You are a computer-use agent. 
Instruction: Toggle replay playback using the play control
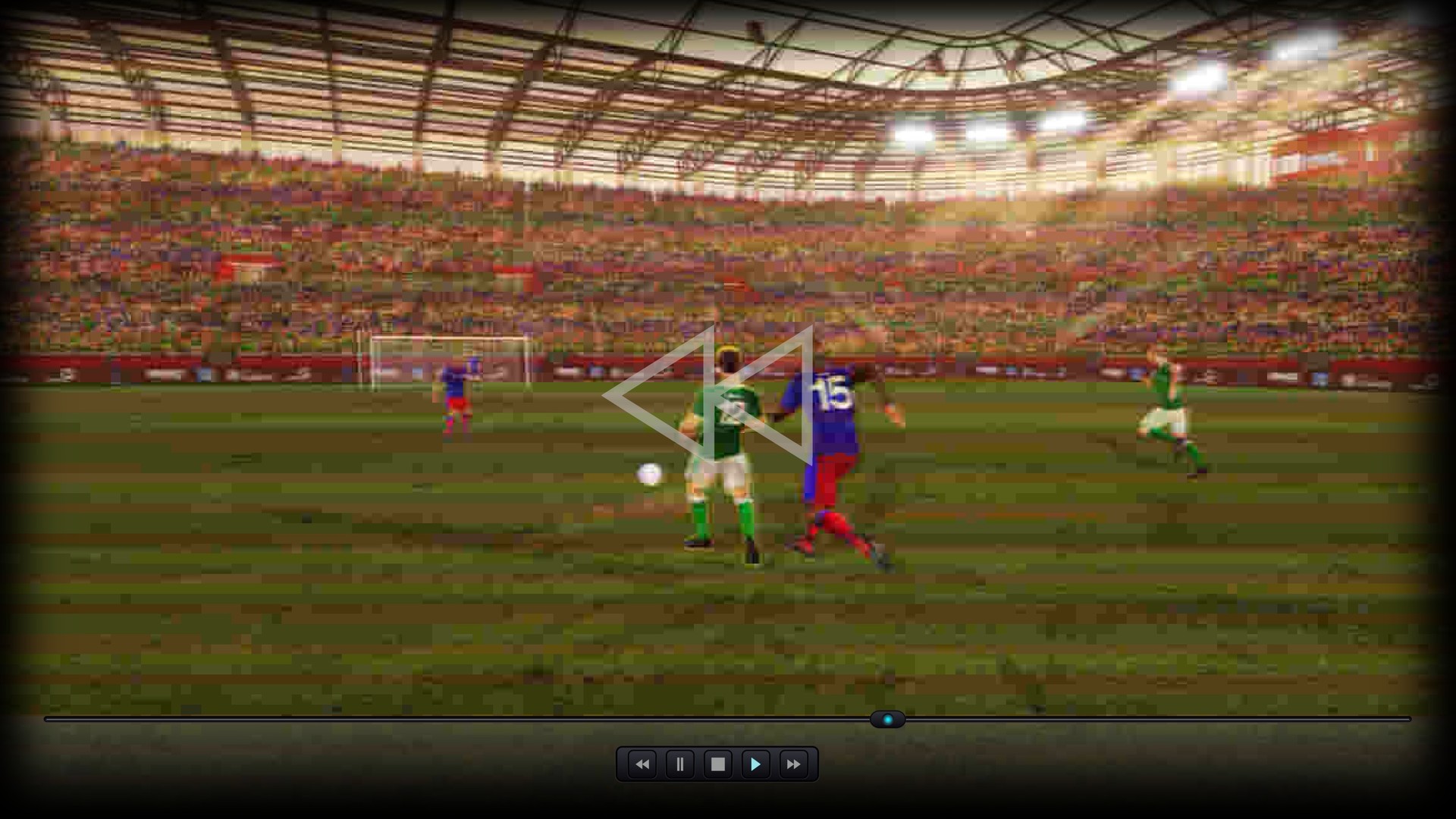[x=755, y=764]
